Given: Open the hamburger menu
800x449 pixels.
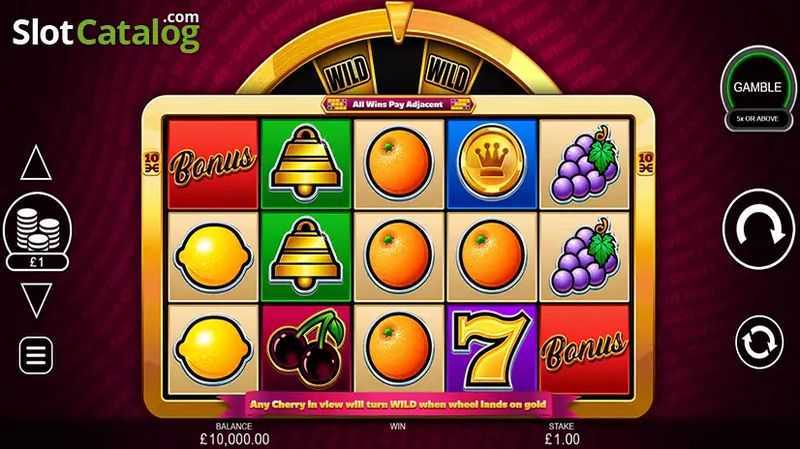Looking at the screenshot, I should 36,352.
